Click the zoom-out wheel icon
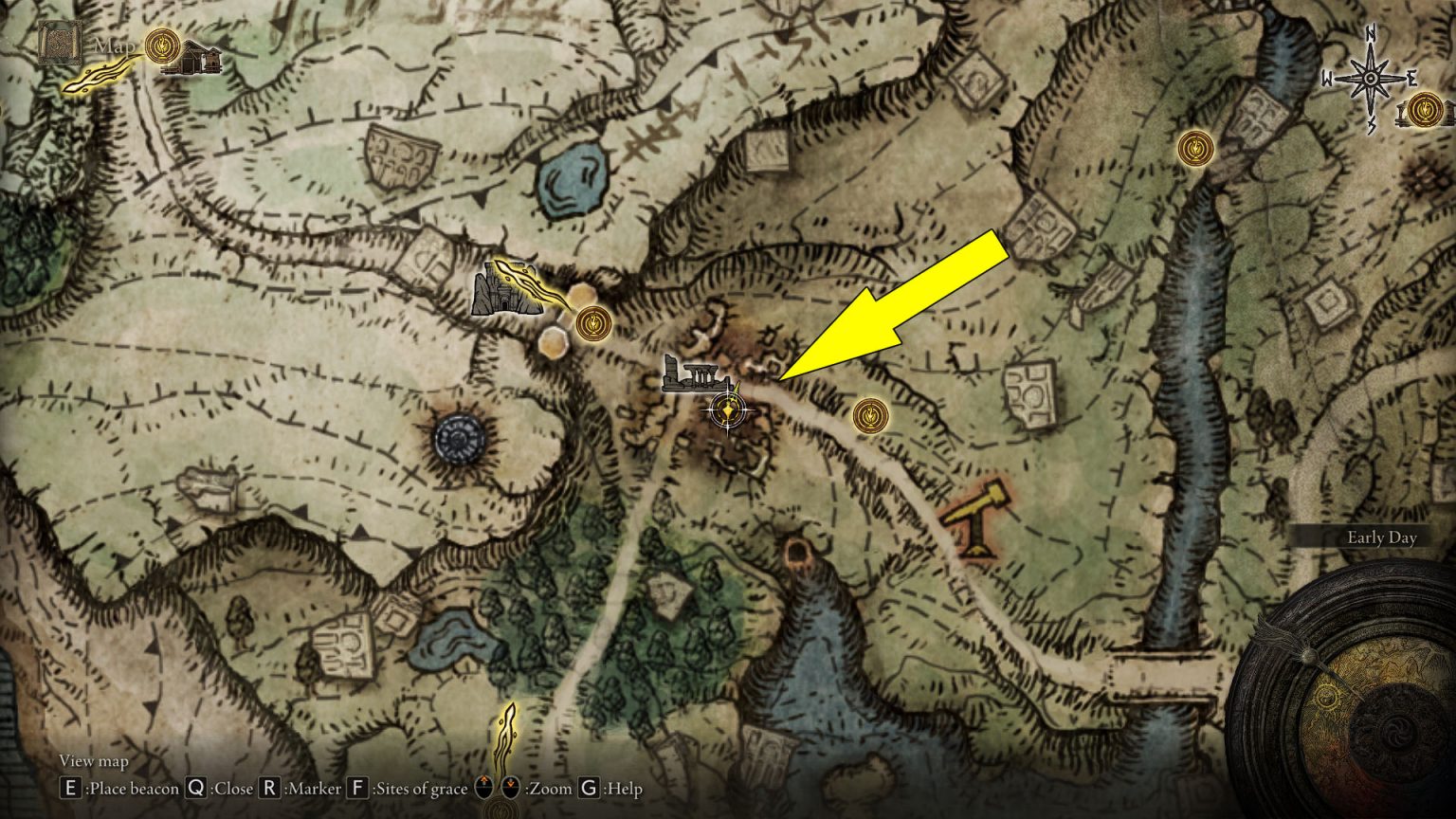The height and width of the screenshot is (819, 1456). tap(509, 785)
